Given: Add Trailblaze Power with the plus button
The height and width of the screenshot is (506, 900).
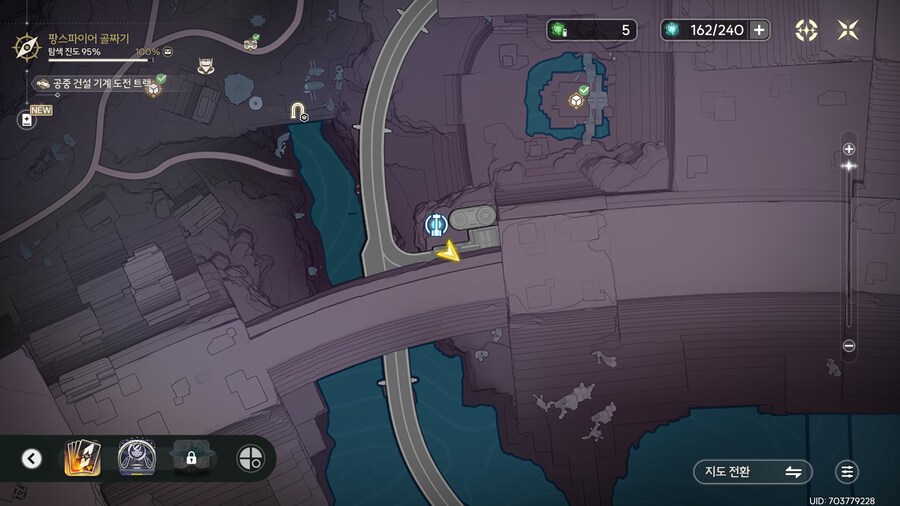Looking at the screenshot, I should (x=759, y=30).
